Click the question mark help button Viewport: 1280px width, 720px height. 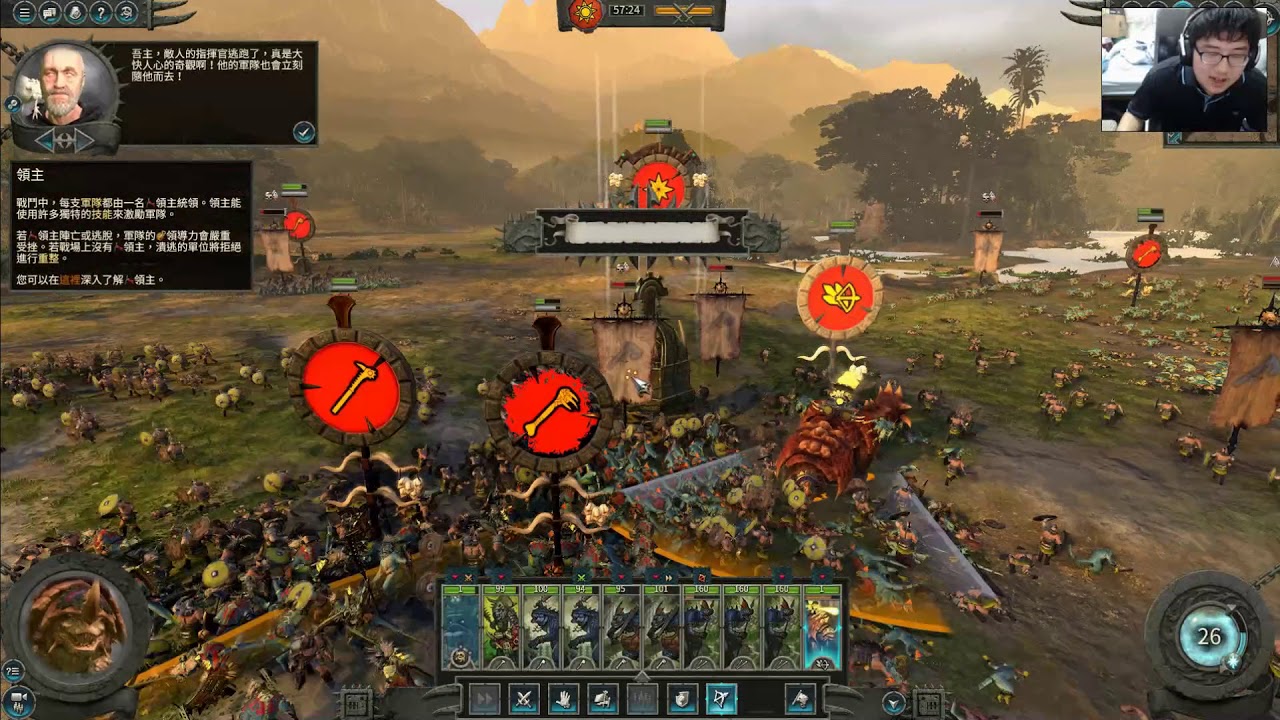[x=101, y=13]
